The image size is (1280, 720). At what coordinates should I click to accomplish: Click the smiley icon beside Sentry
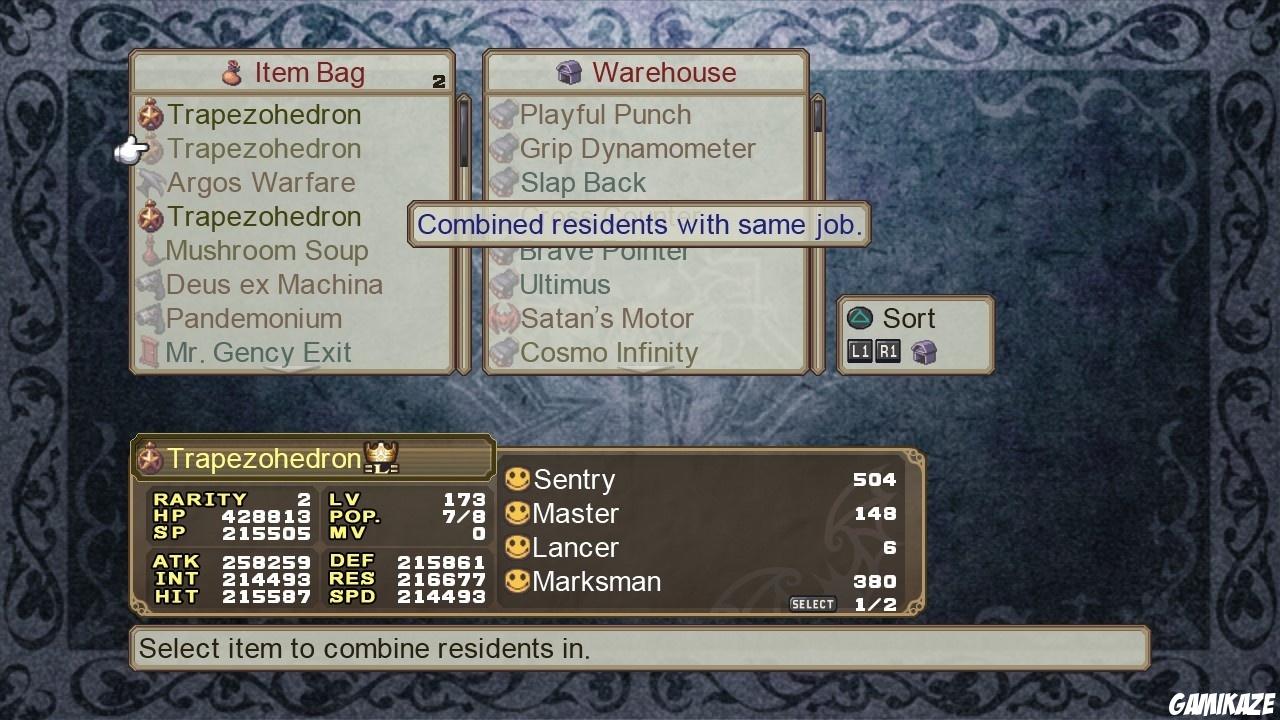(x=519, y=479)
